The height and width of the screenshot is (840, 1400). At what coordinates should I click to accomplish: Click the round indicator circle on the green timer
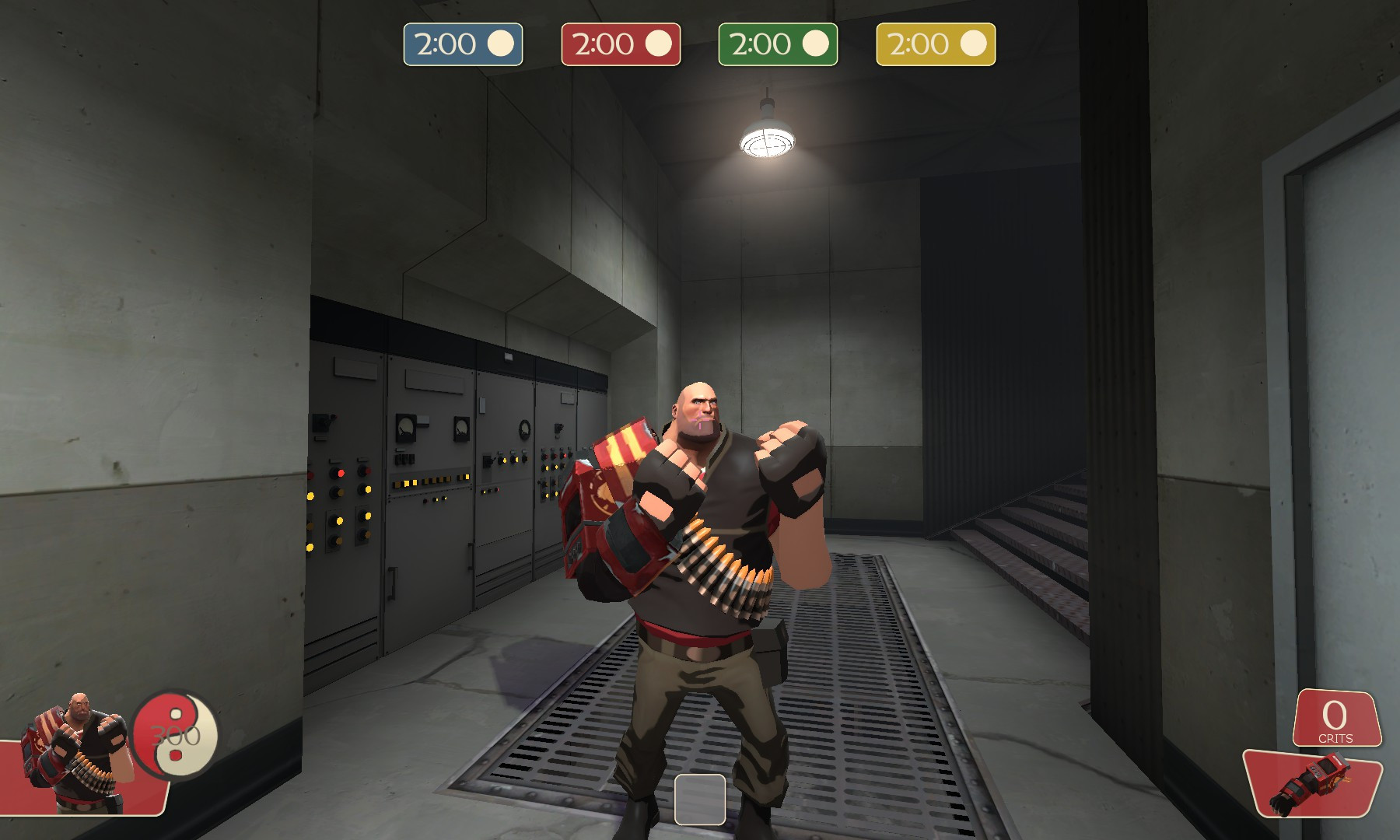click(x=817, y=44)
